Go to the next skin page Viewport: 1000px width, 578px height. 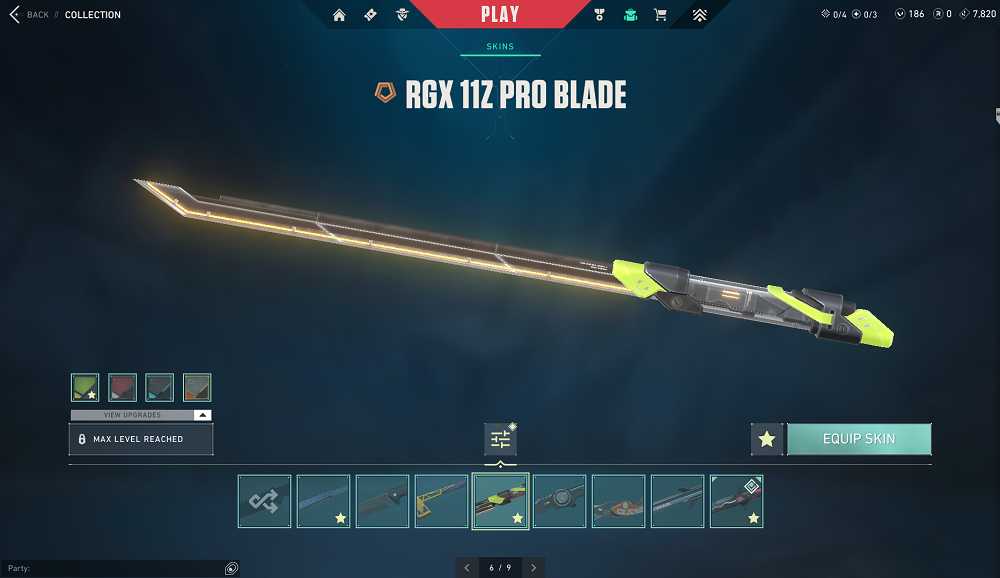tap(534, 568)
